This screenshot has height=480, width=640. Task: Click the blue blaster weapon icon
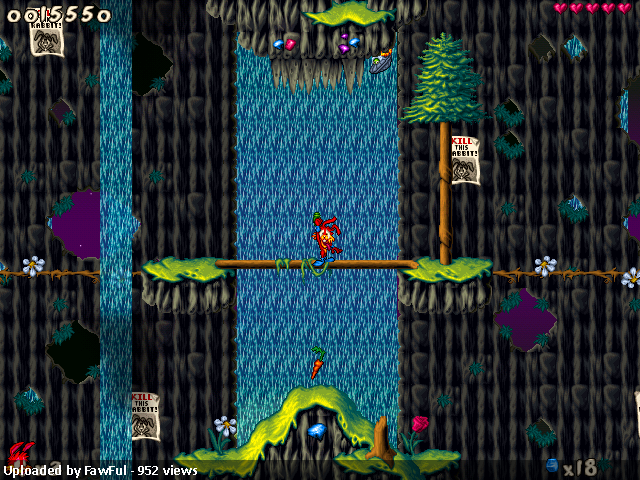551,466
